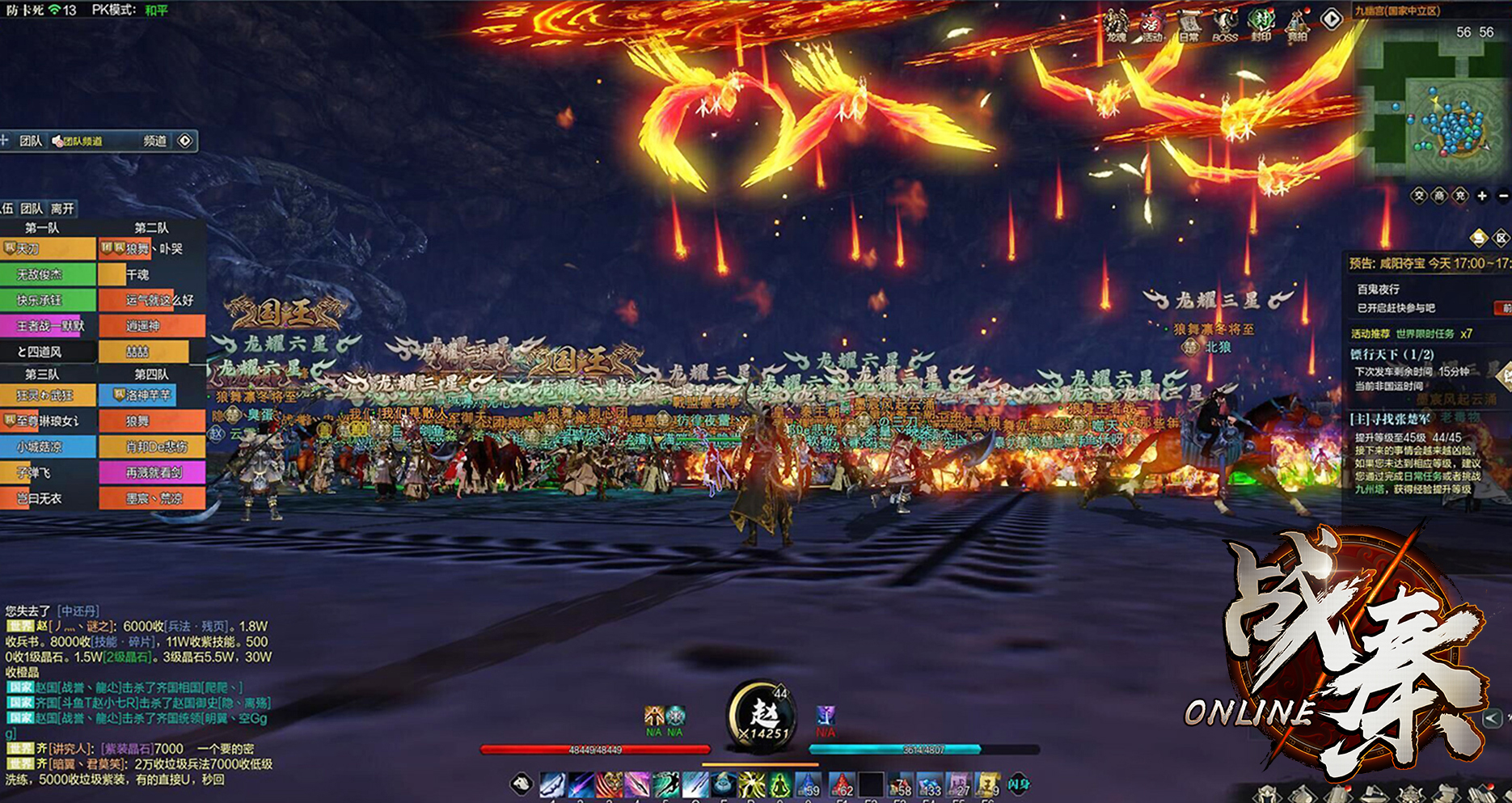
Task: Select team member 无敌俊杰
Action: (47, 275)
